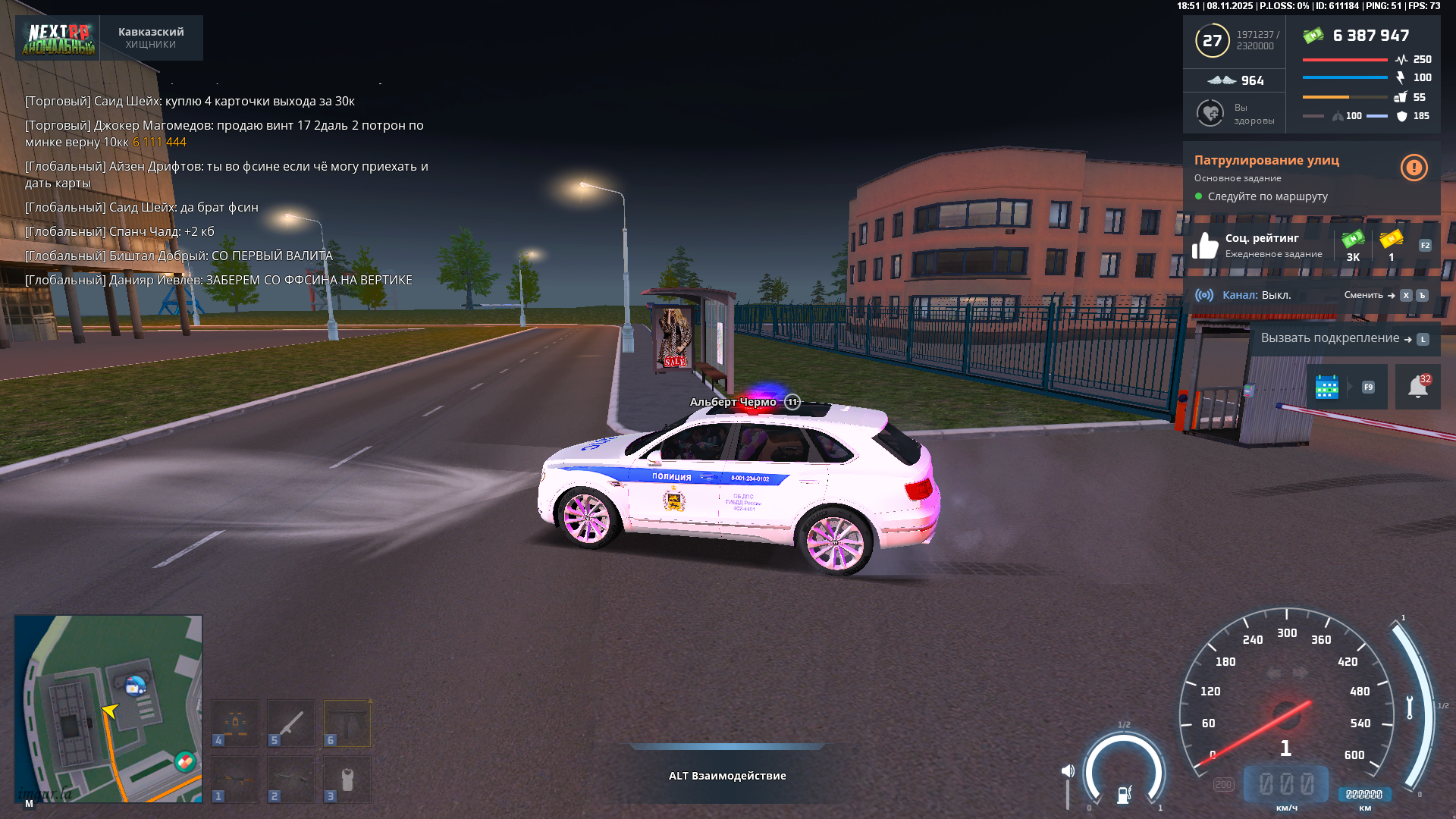Select the body armor vest slot
This screenshot has height=819, width=1456.
pyautogui.click(x=347, y=779)
